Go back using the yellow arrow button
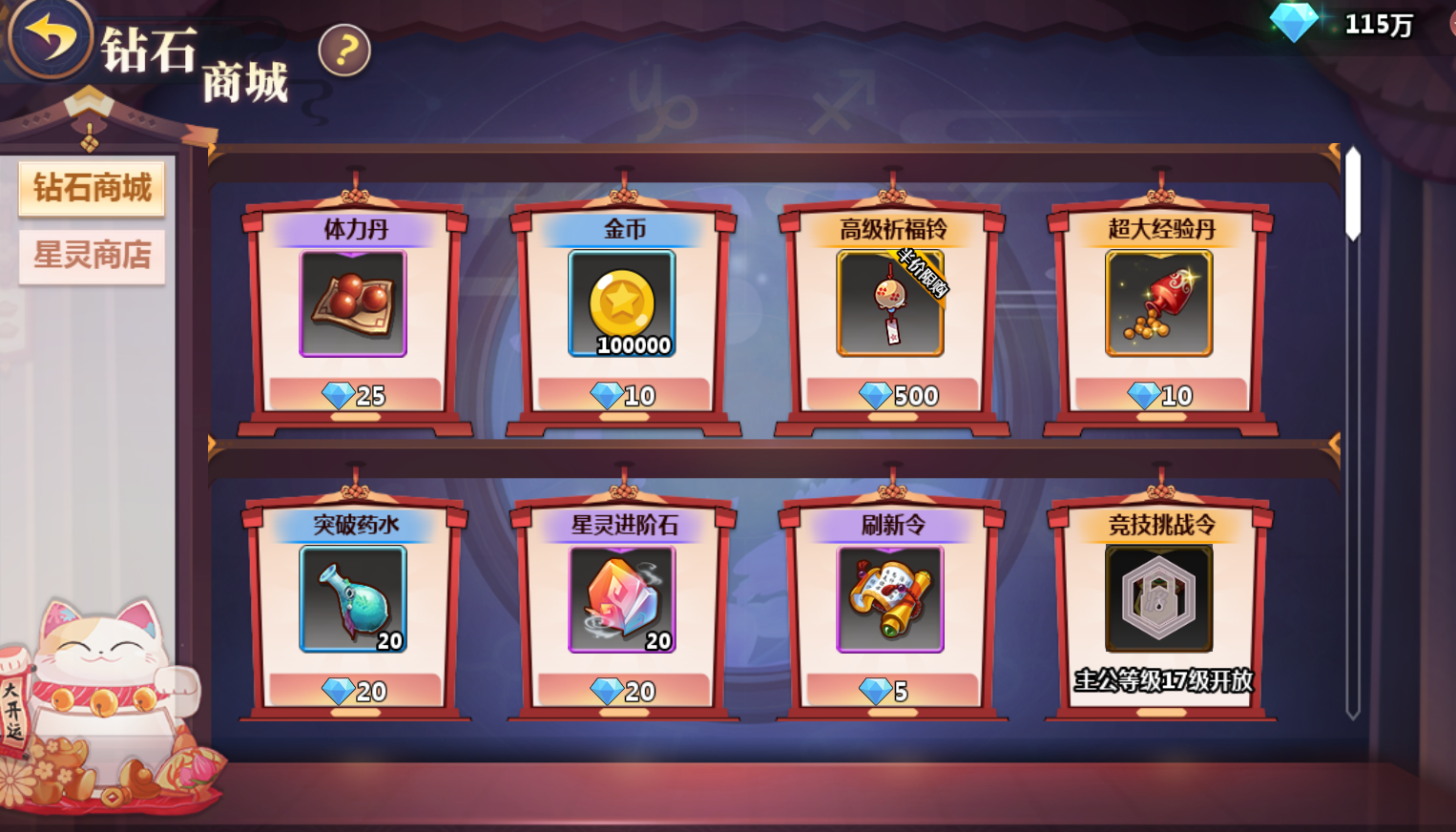1456x832 pixels. [49, 38]
